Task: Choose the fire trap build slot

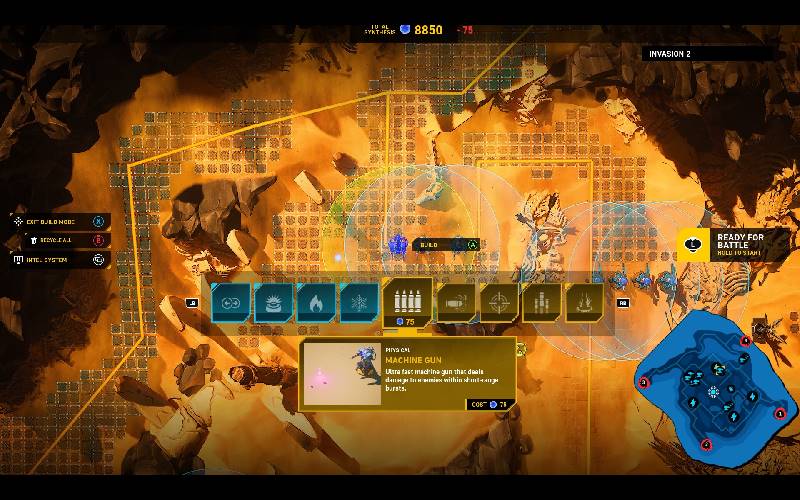Action: tap(316, 302)
